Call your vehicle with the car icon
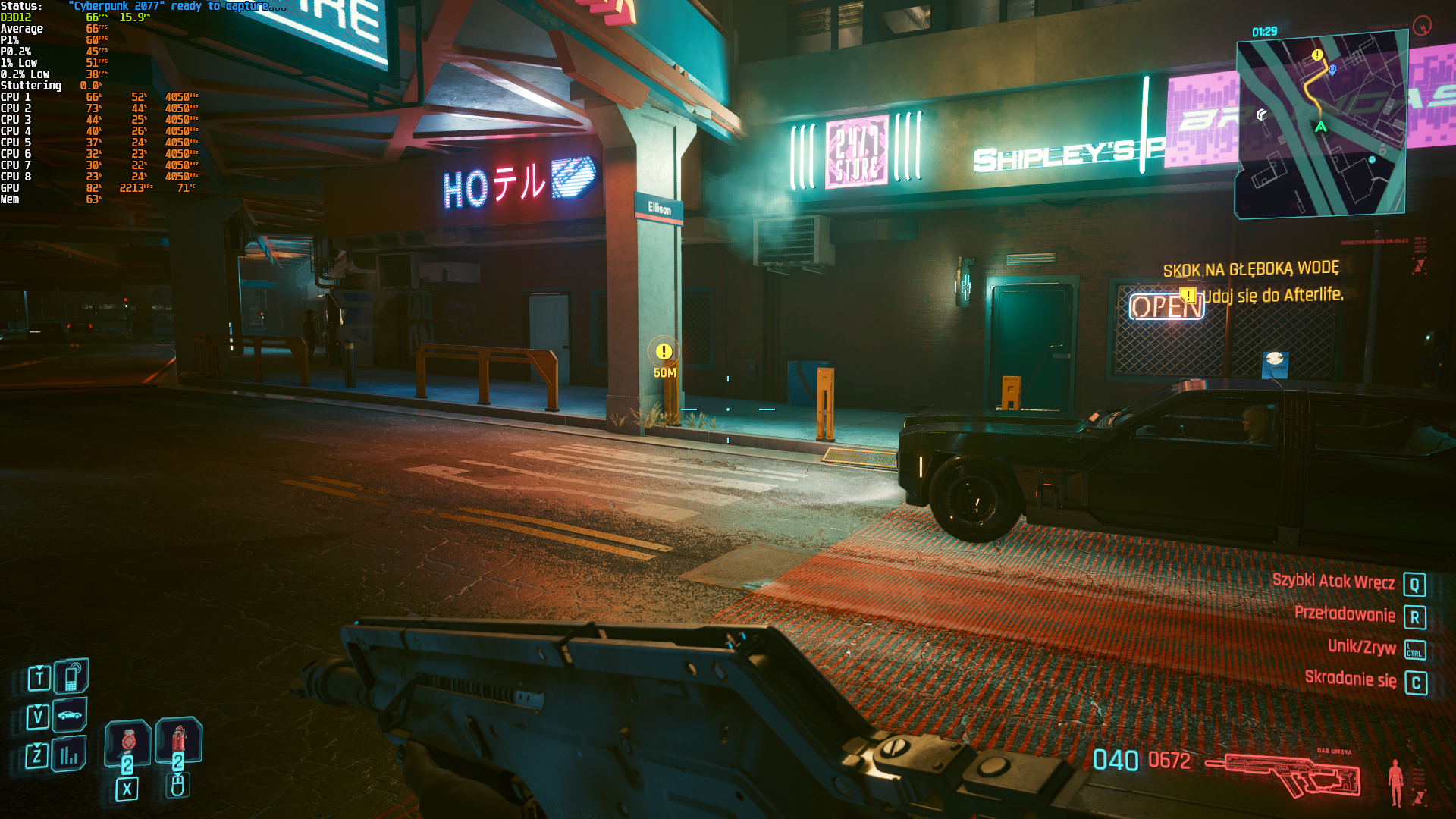 70,715
